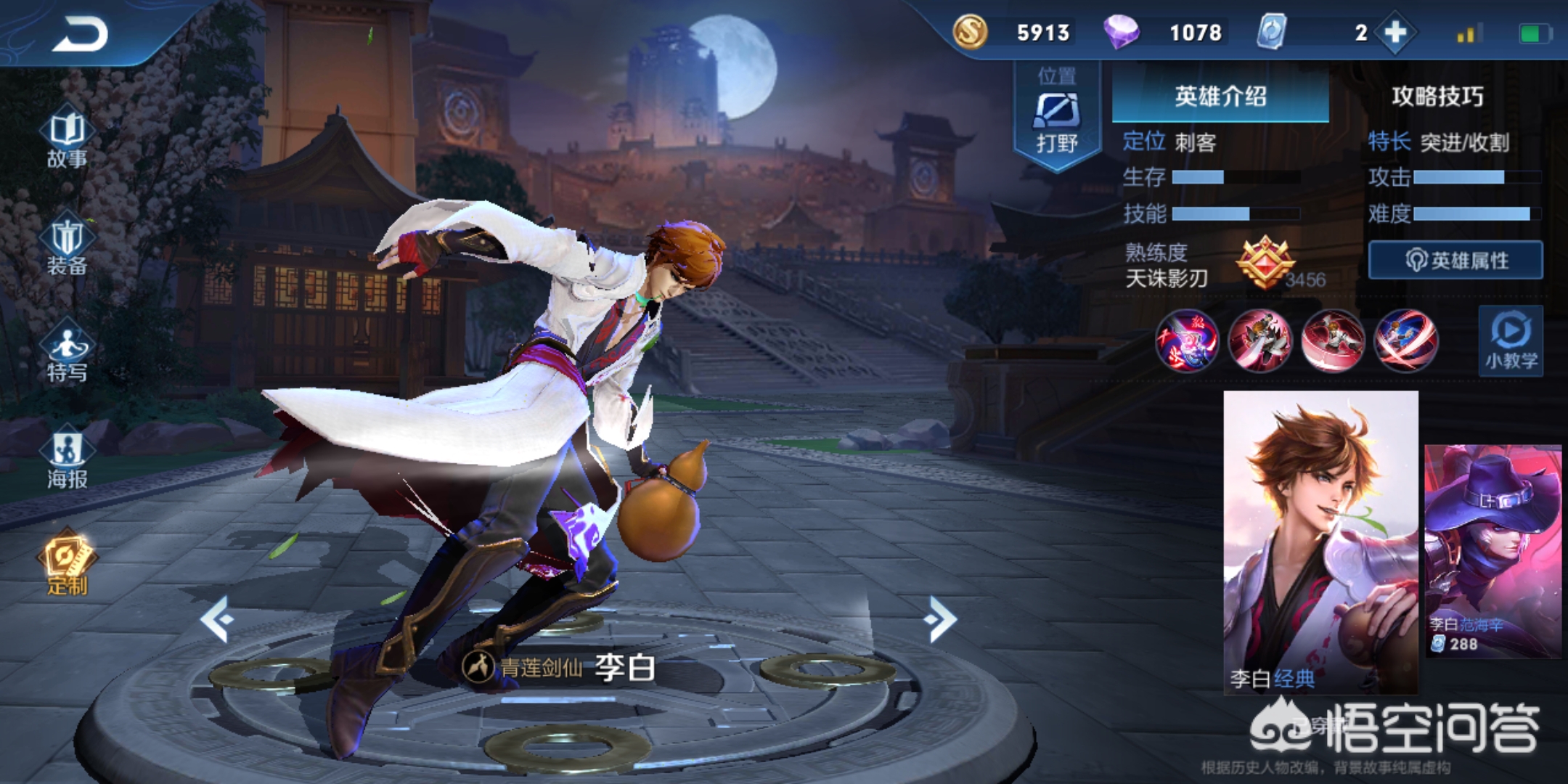Tap the 打野 position badge

[1056, 118]
